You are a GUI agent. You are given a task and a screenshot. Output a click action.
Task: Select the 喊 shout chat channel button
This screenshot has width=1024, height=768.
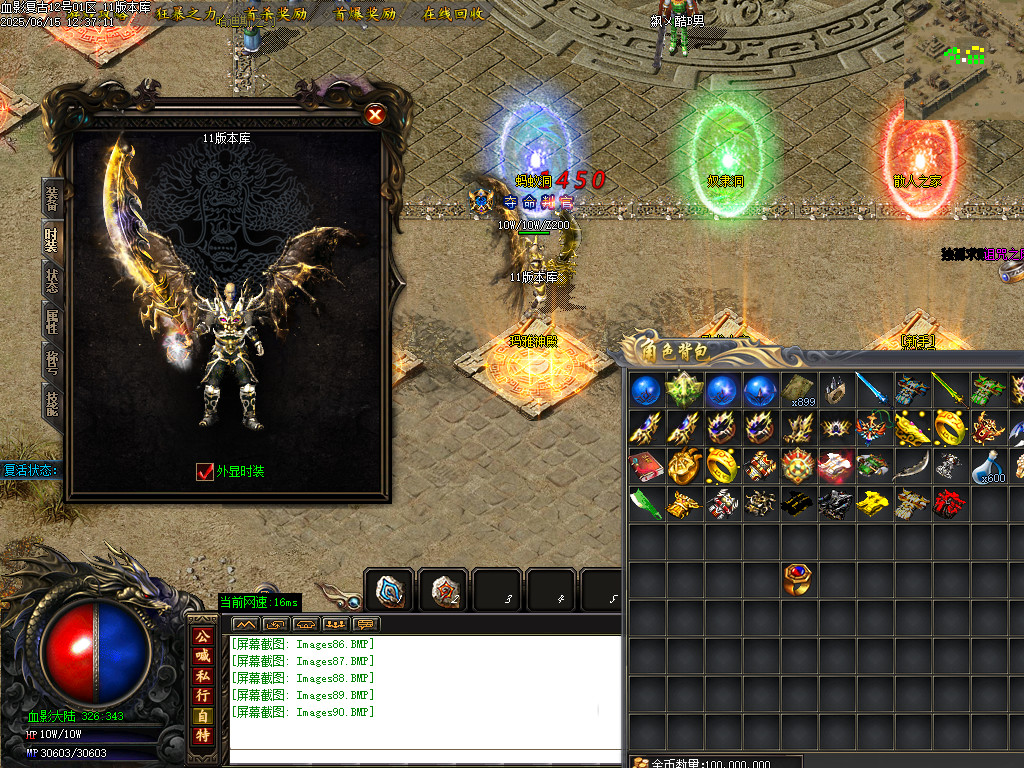[x=203, y=655]
